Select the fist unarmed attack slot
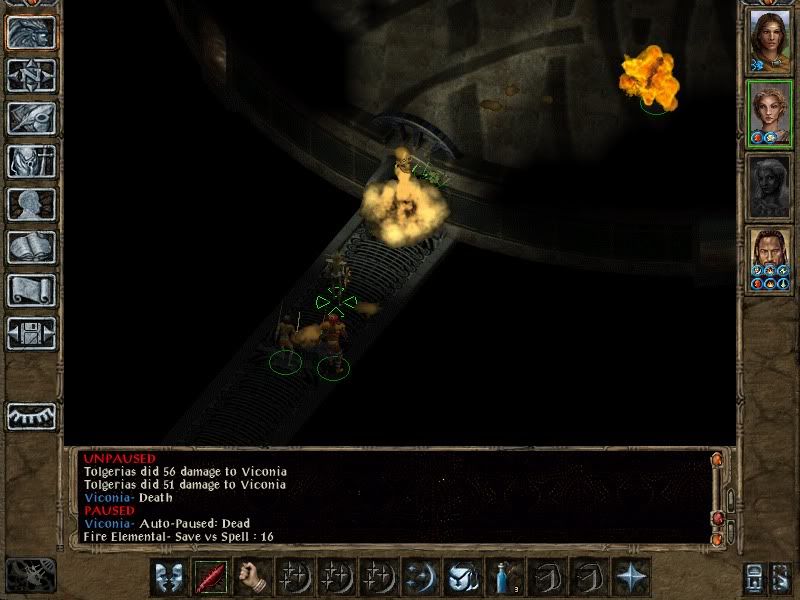This screenshot has width=800, height=600. tap(253, 578)
